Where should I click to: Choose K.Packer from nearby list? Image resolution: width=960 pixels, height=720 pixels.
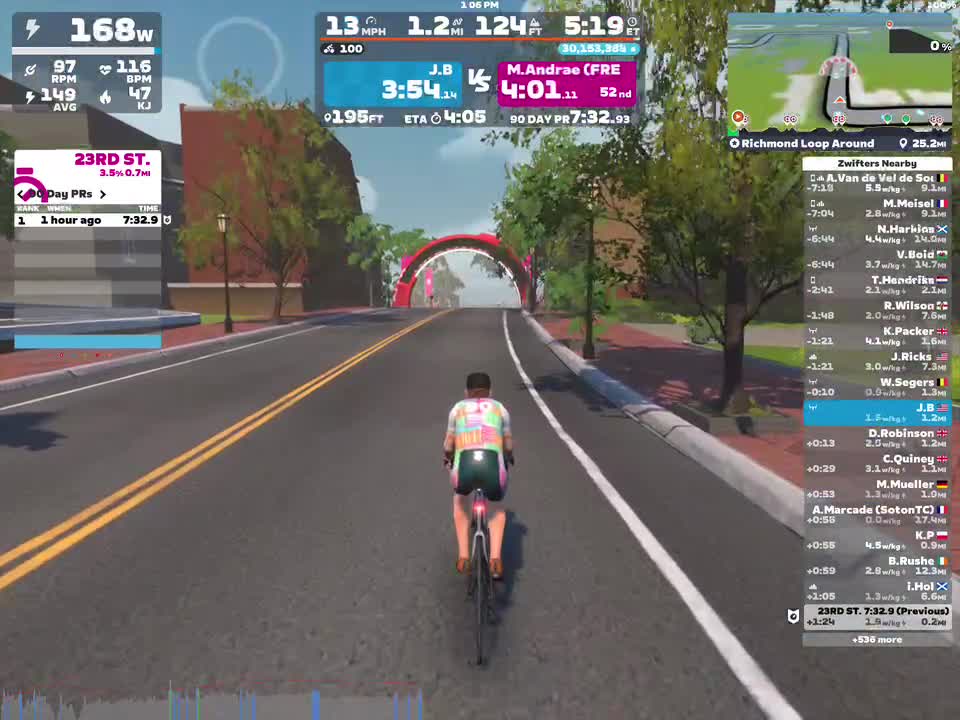coord(877,336)
